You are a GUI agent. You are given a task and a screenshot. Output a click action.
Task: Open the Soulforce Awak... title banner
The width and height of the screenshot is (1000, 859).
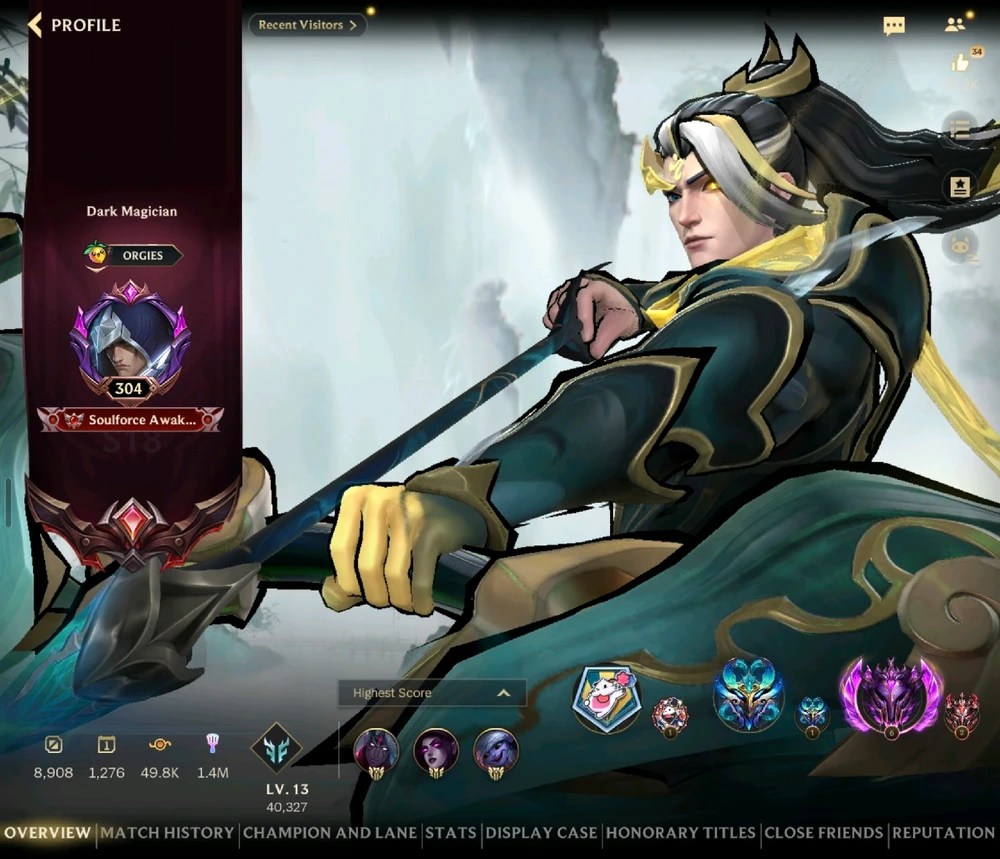[130, 420]
